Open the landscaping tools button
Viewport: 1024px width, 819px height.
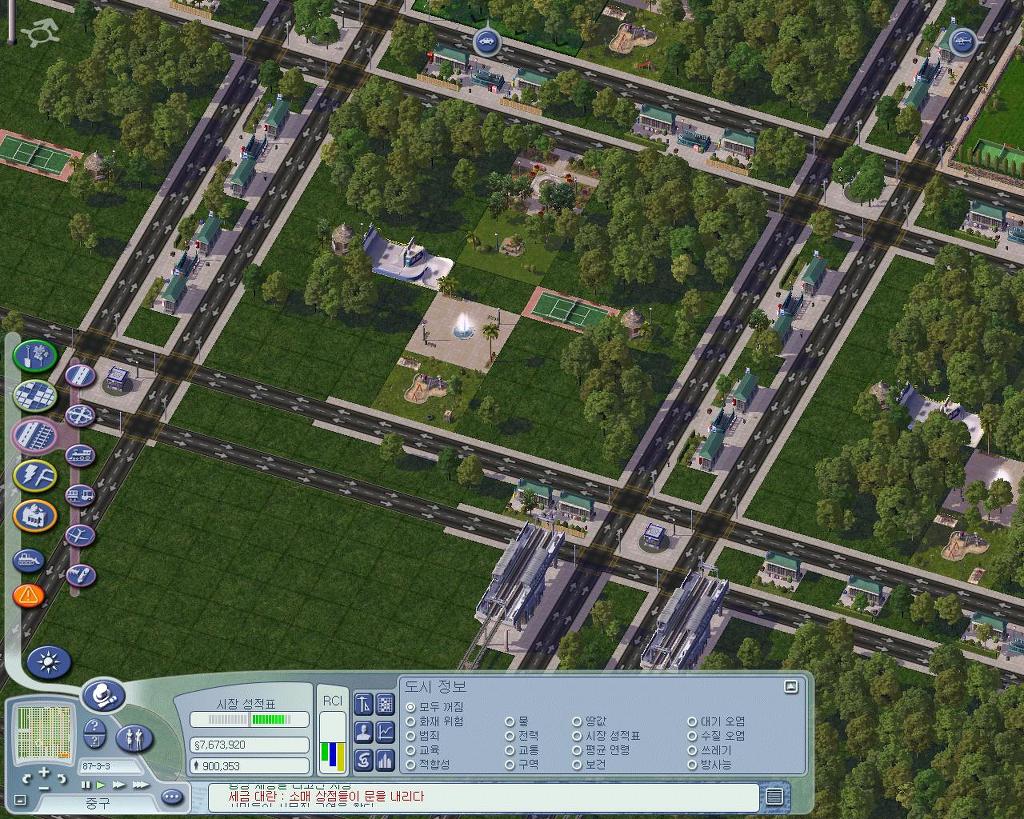34,354
